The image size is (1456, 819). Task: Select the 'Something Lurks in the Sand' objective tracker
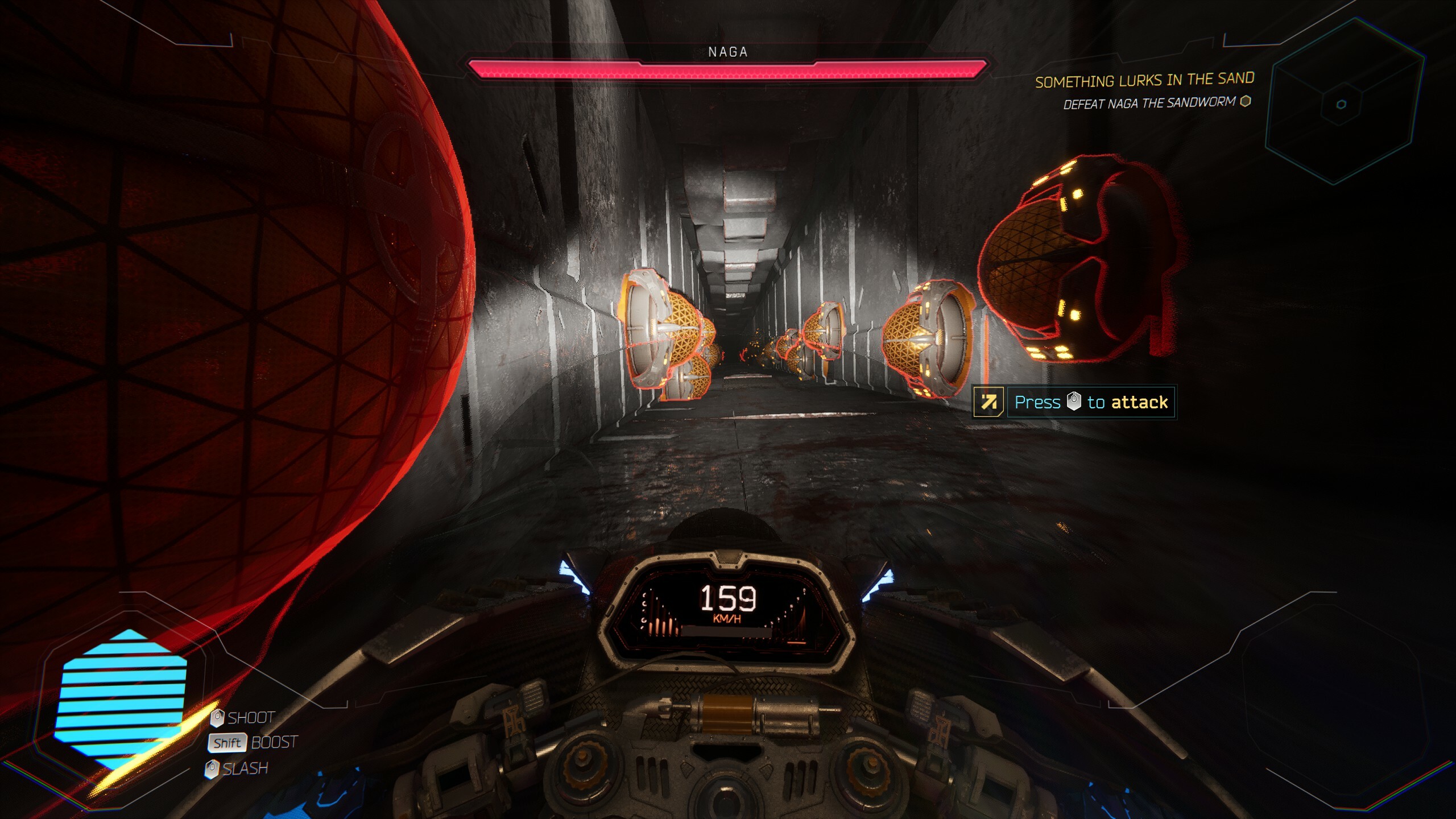(1144, 81)
